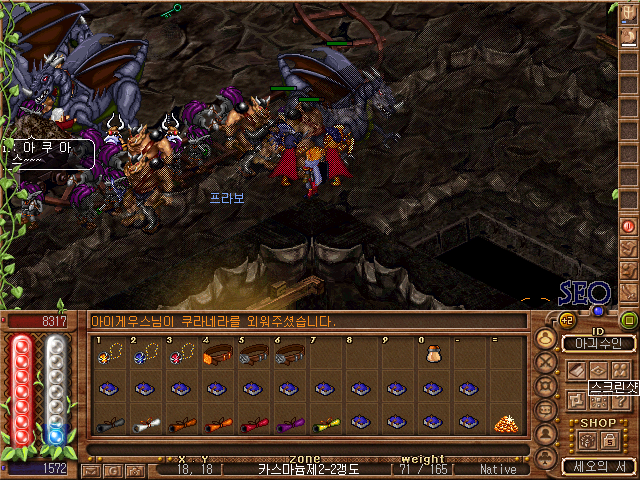Open the chat bubble round button
This screenshot has width=640, height=480.
pyautogui.click(x=546, y=410)
